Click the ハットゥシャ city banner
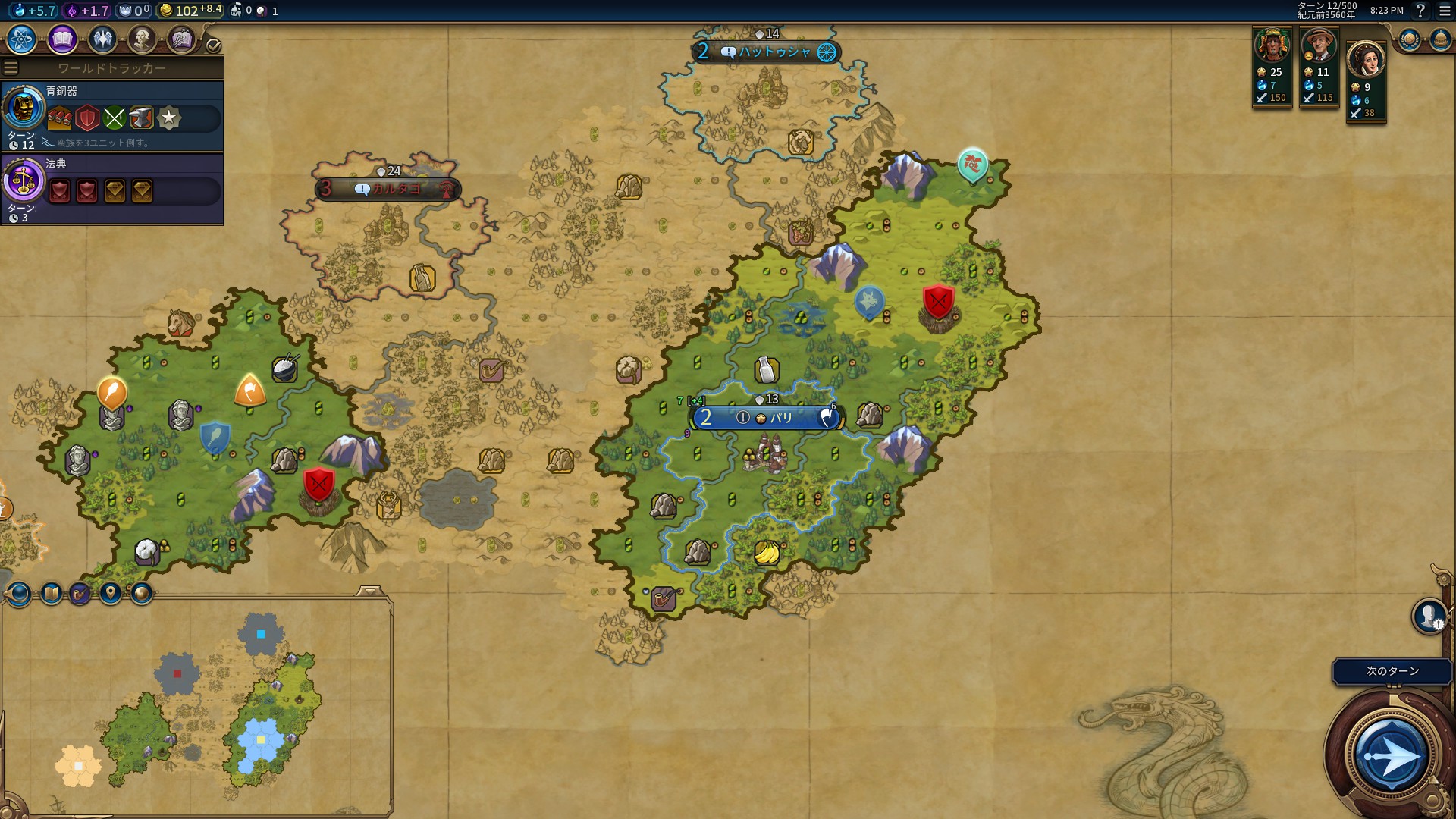The height and width of the screenshot is (819, 1456). click(766, 52)
